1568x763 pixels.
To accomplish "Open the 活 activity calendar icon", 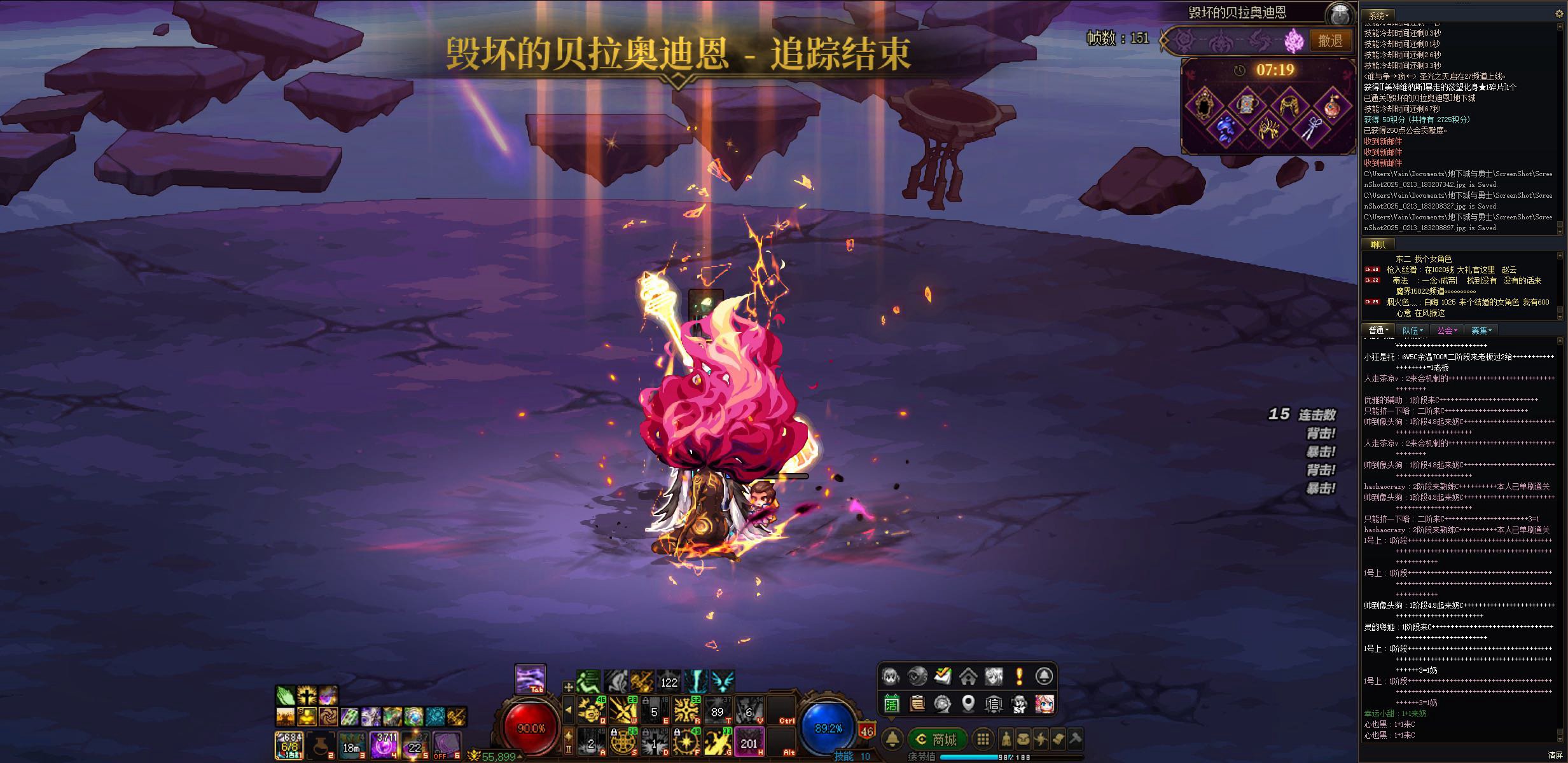I will pos(892,704).
